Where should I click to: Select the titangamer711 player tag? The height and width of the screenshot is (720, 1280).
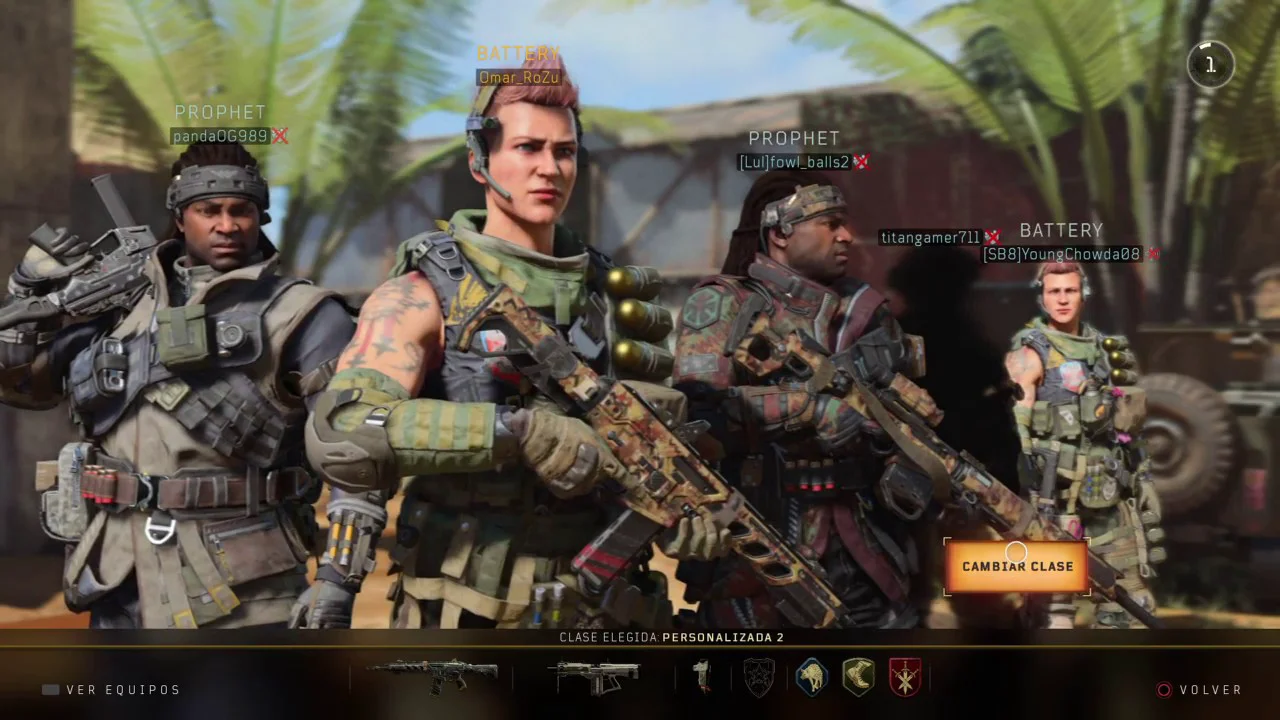point(930,237)
